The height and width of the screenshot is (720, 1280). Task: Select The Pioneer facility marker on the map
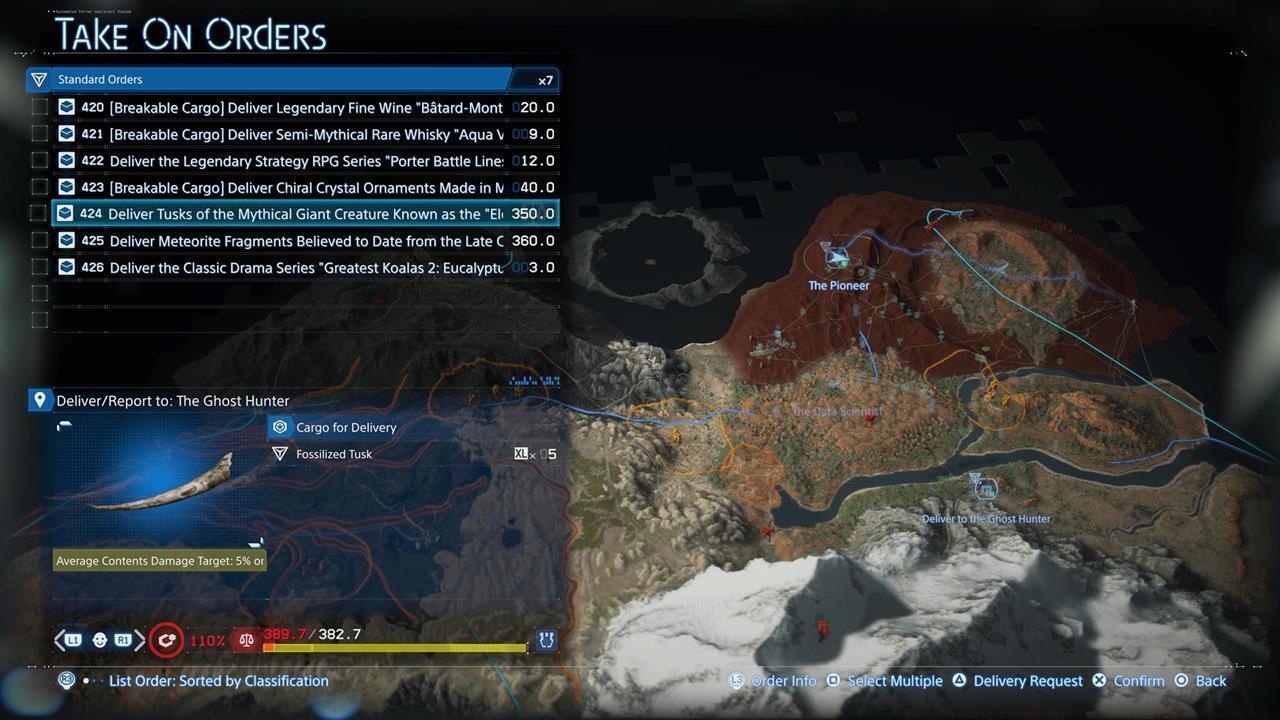click(x=838, y=258)
